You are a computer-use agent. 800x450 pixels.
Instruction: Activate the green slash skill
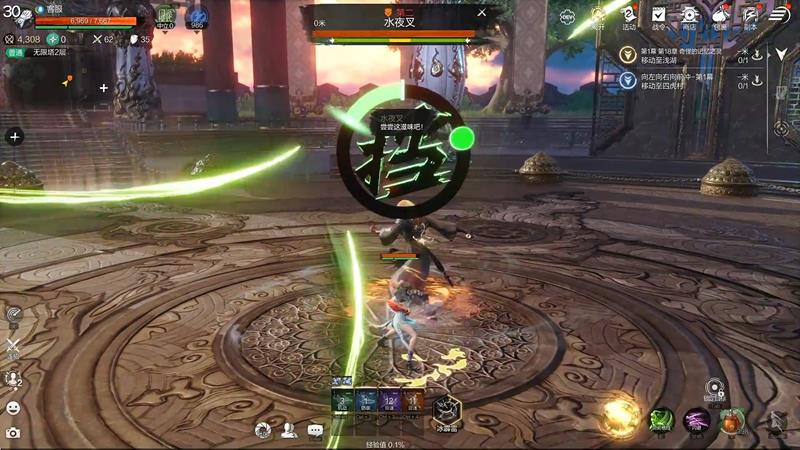coord(661,420)
